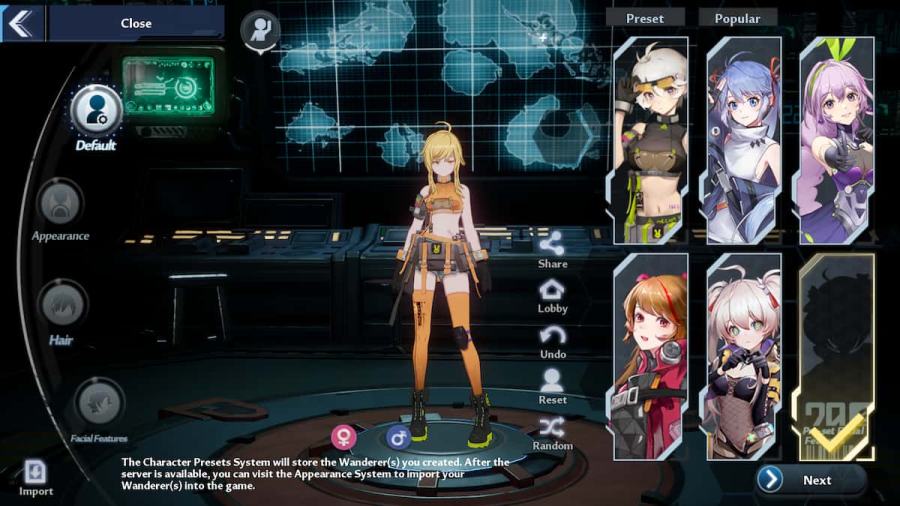This screenshot has width=900, height=506.
Task: Switch to the Hair customization section
Action: [62, 303]
